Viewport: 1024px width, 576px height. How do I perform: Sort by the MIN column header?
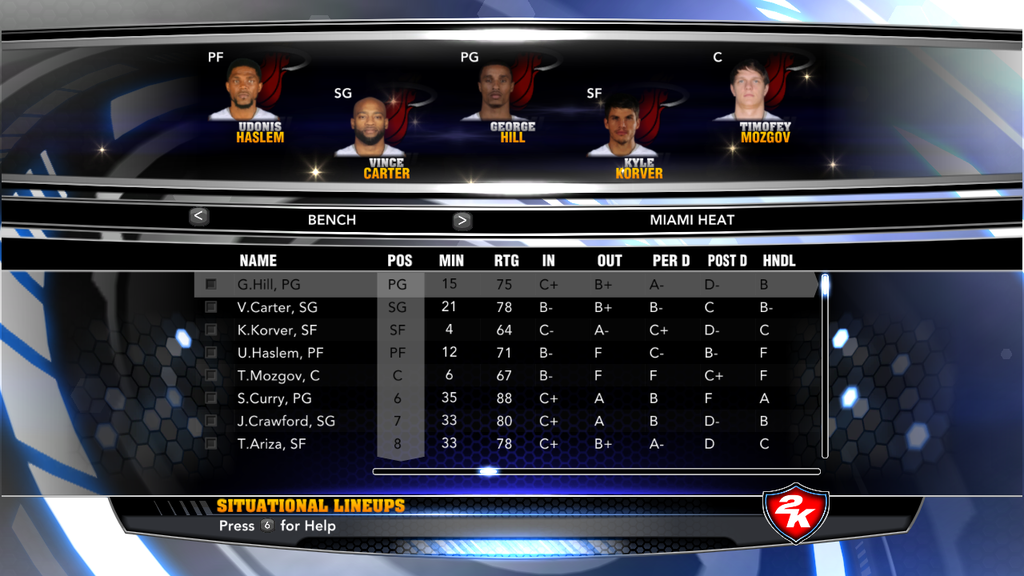point(451,261)
